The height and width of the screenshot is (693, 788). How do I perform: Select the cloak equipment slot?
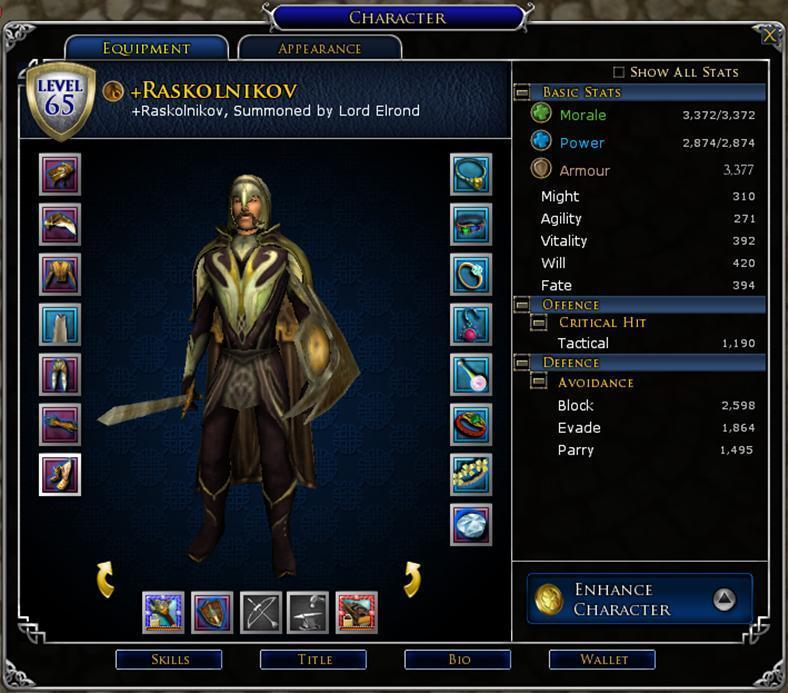[60, 324]
